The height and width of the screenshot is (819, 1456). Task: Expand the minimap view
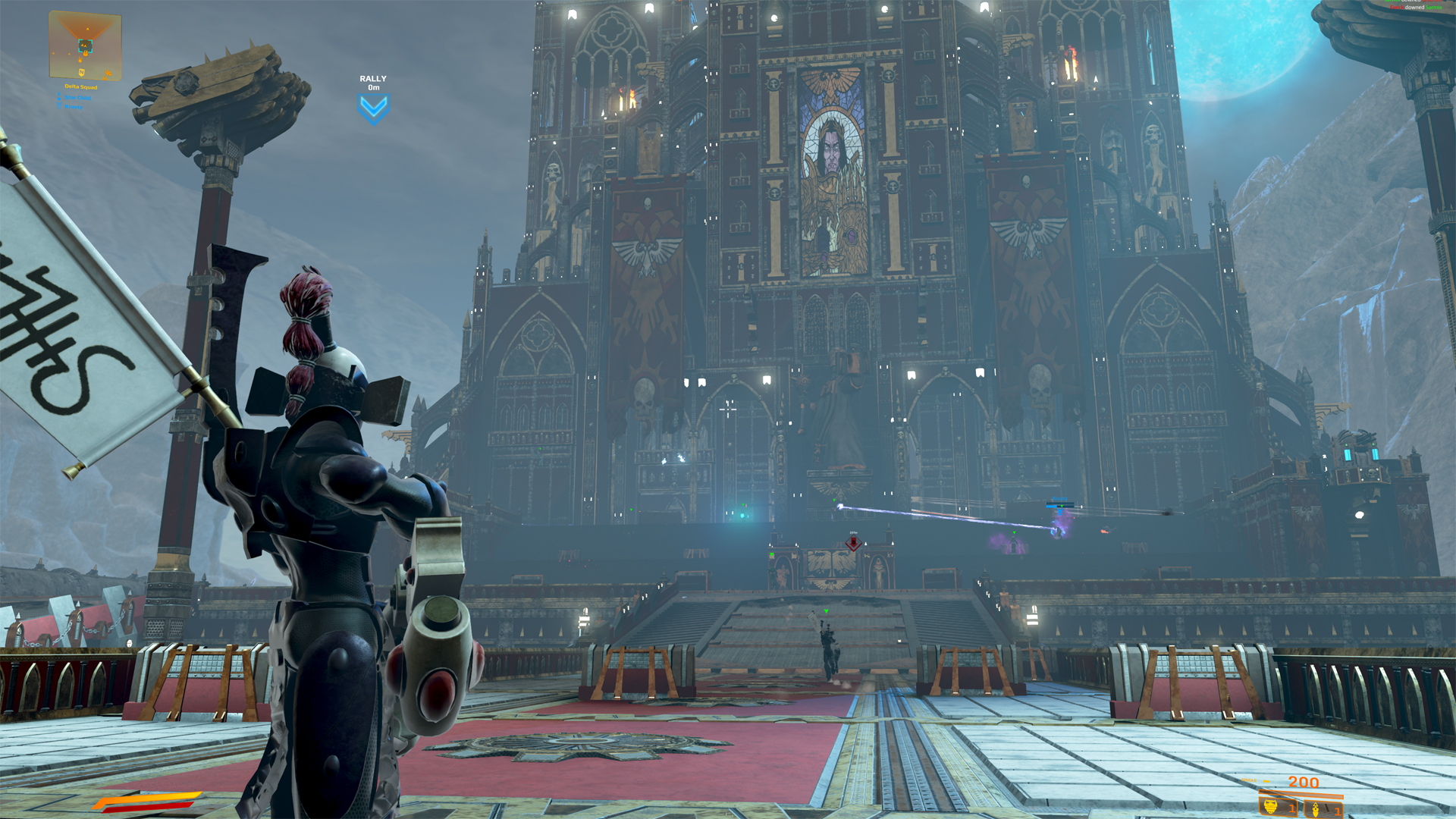pos(85,44)
